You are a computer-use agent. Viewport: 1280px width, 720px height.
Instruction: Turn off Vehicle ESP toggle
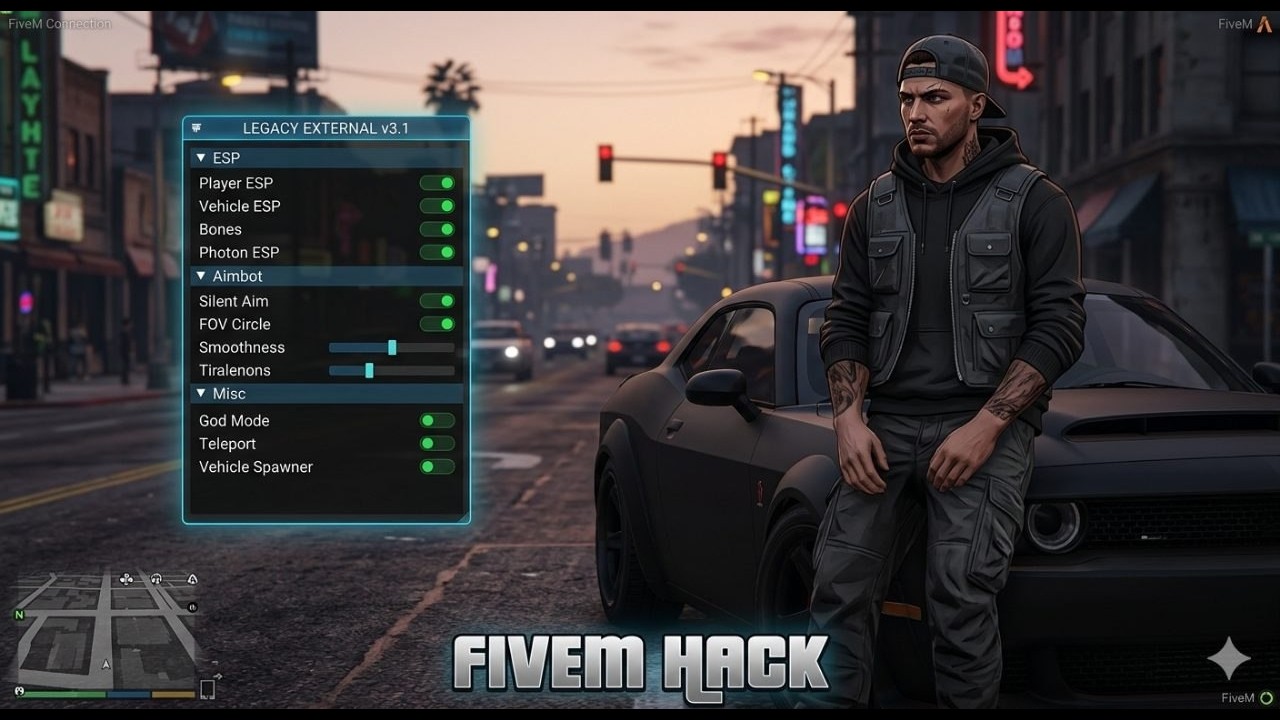pos(437,206)
